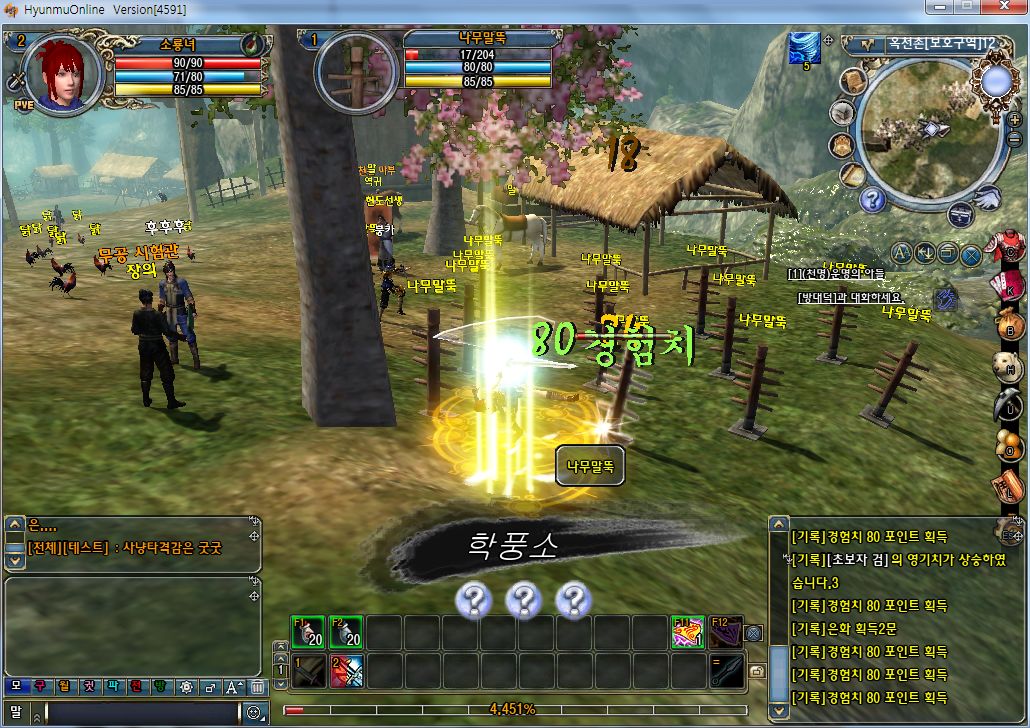
Task: Activate the F11 skill scroll slot
Action: (x=687, y=632)
